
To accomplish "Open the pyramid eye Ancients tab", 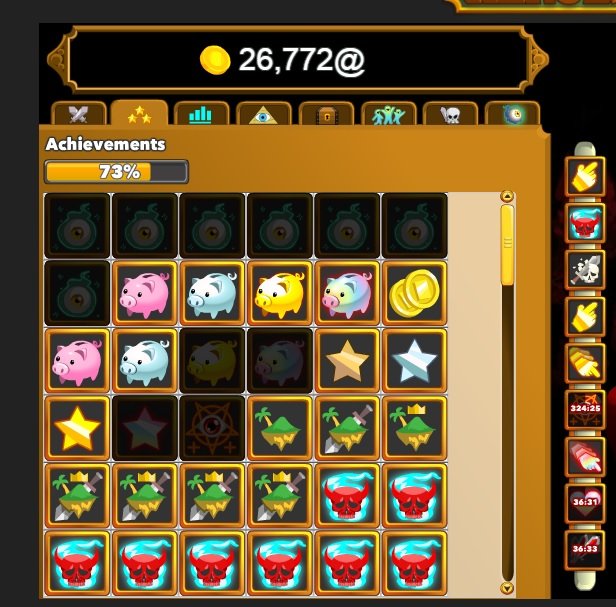I will (x=263, y=114).
